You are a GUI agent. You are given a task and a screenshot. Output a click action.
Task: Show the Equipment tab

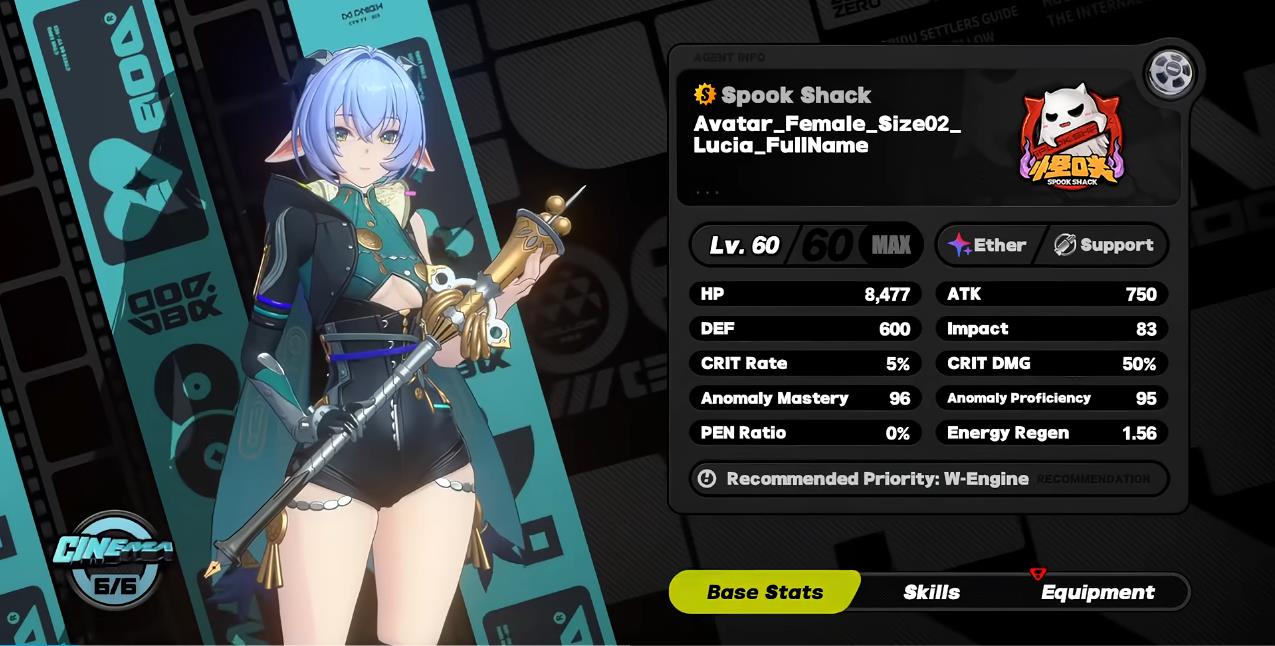1097,592
